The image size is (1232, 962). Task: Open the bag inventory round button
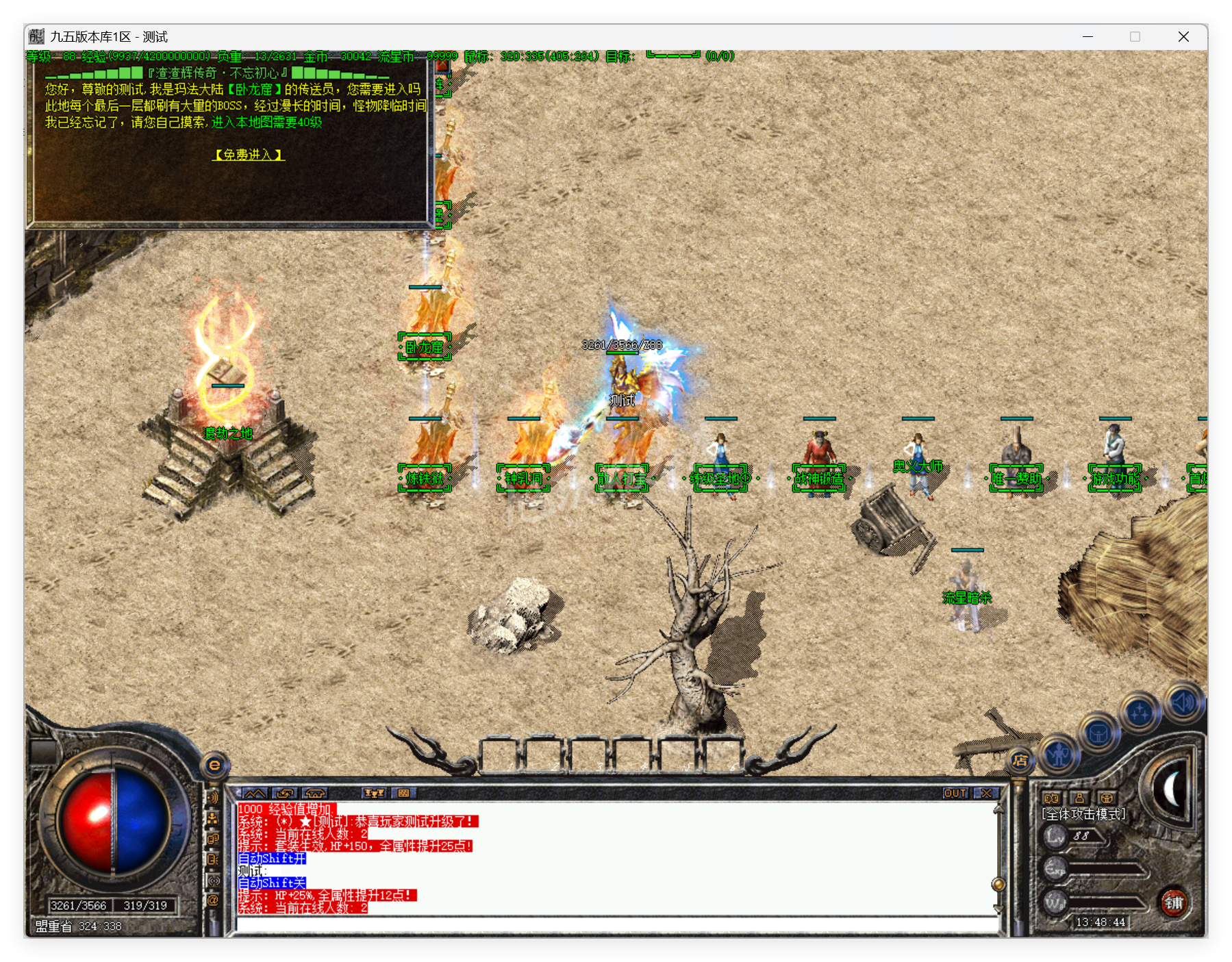[1098, 734]
